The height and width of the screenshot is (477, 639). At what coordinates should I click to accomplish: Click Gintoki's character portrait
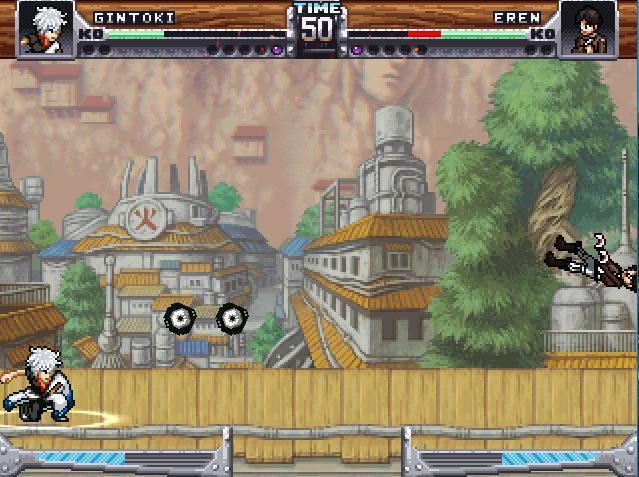click(x=45, y=28)
